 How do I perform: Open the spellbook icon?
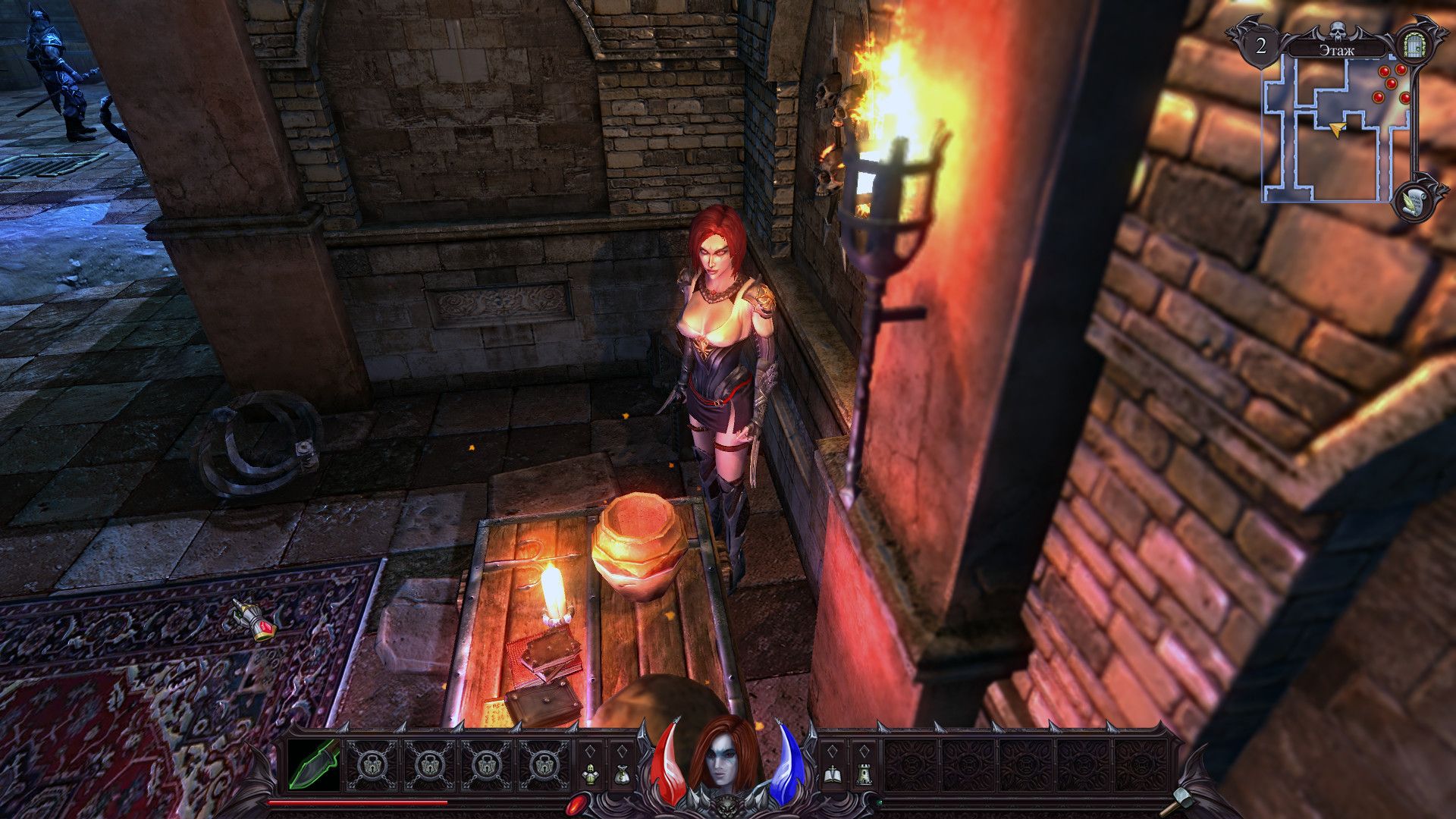(x=831, y=774)
